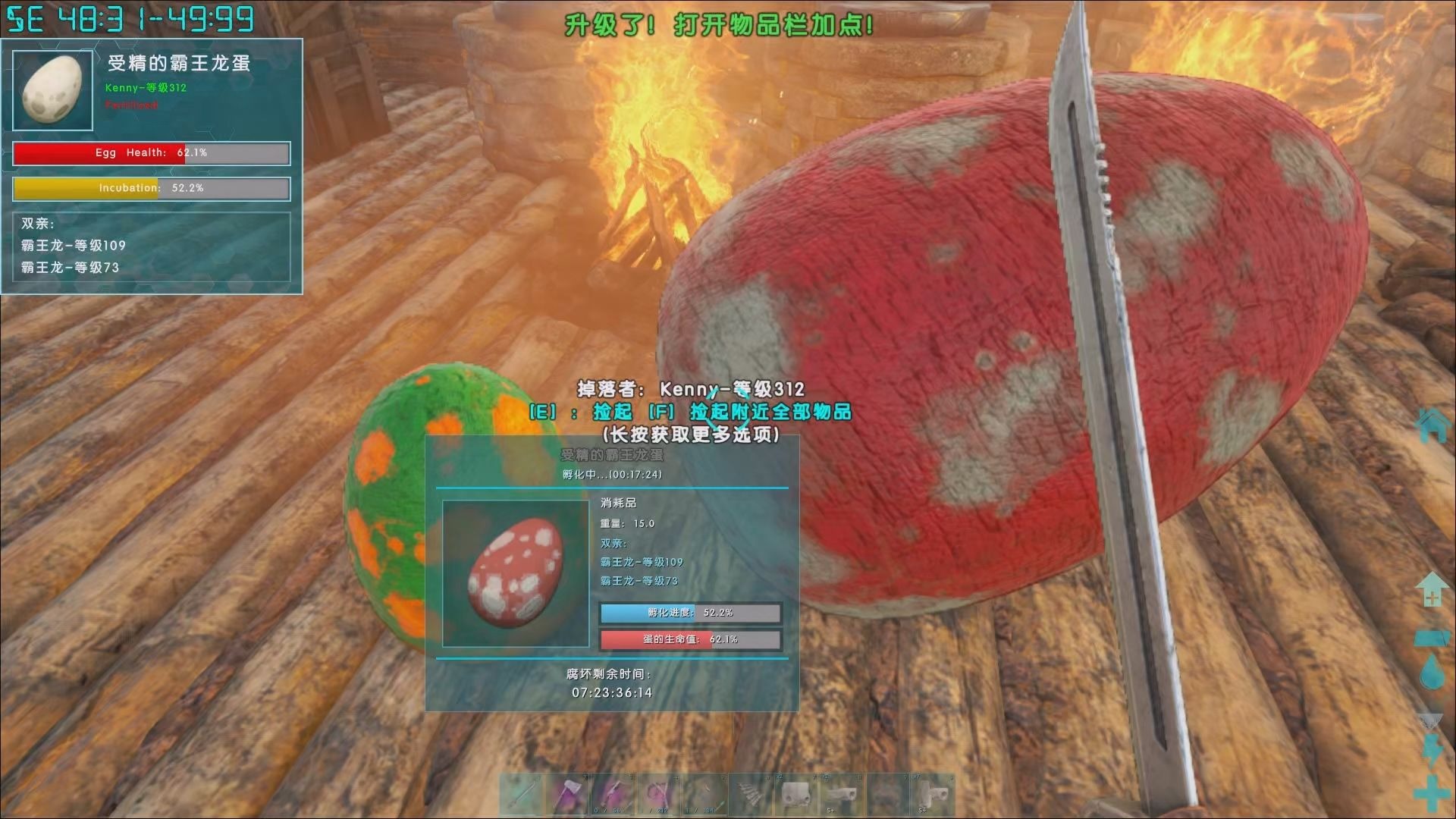The width and height of the screenshot is (1456, 819).
Task: Click the red spotted egg icon in tooltip
Action: (x=516, y=573)
